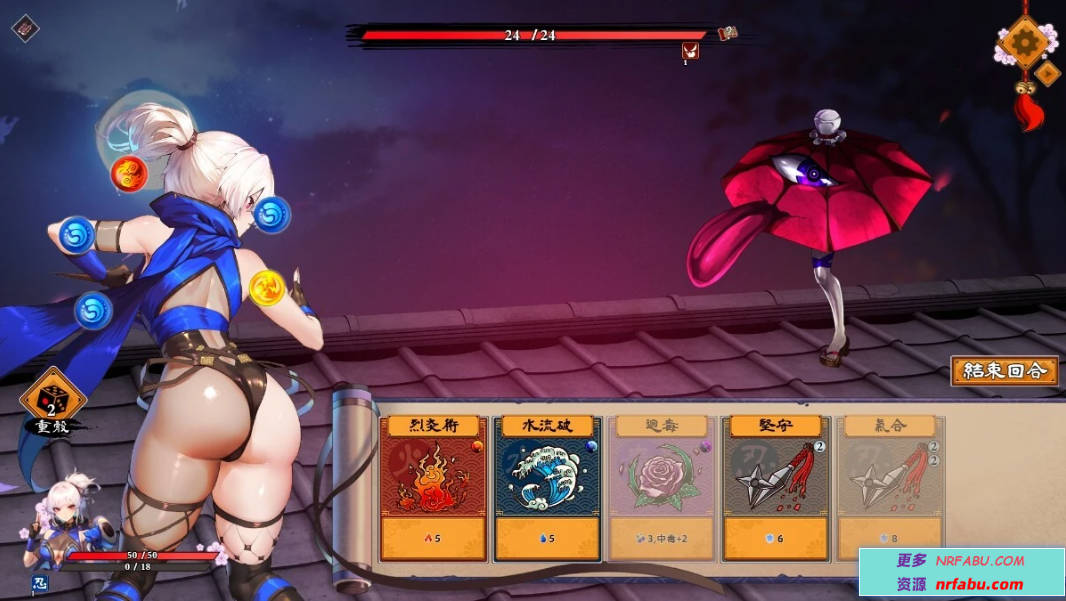Open settings via the gear ornament
Screen dimensions: 1066x601
[1024, 41]
